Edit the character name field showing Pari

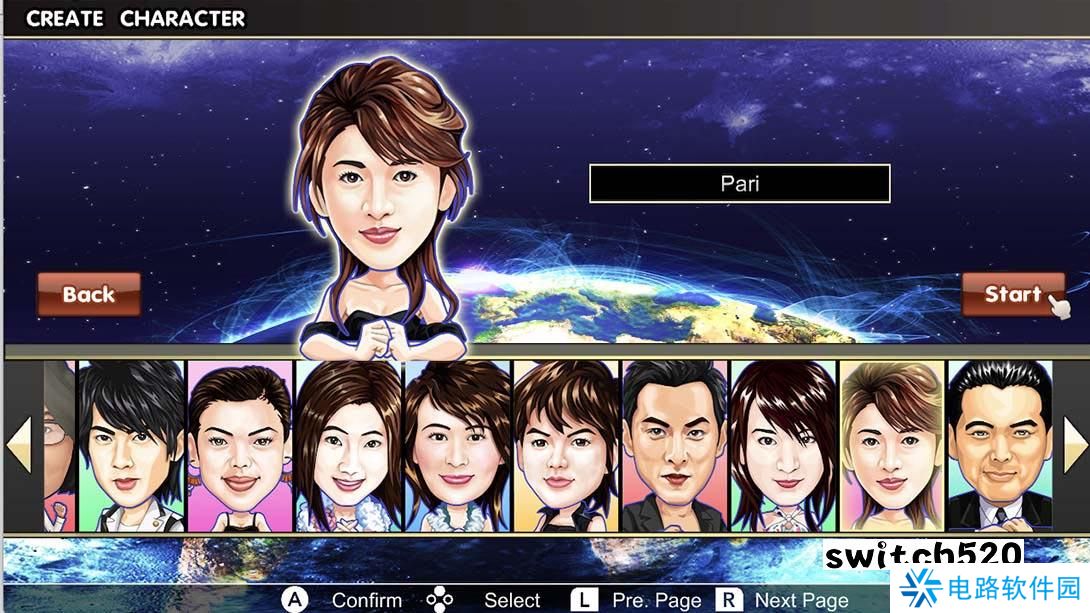739,184
